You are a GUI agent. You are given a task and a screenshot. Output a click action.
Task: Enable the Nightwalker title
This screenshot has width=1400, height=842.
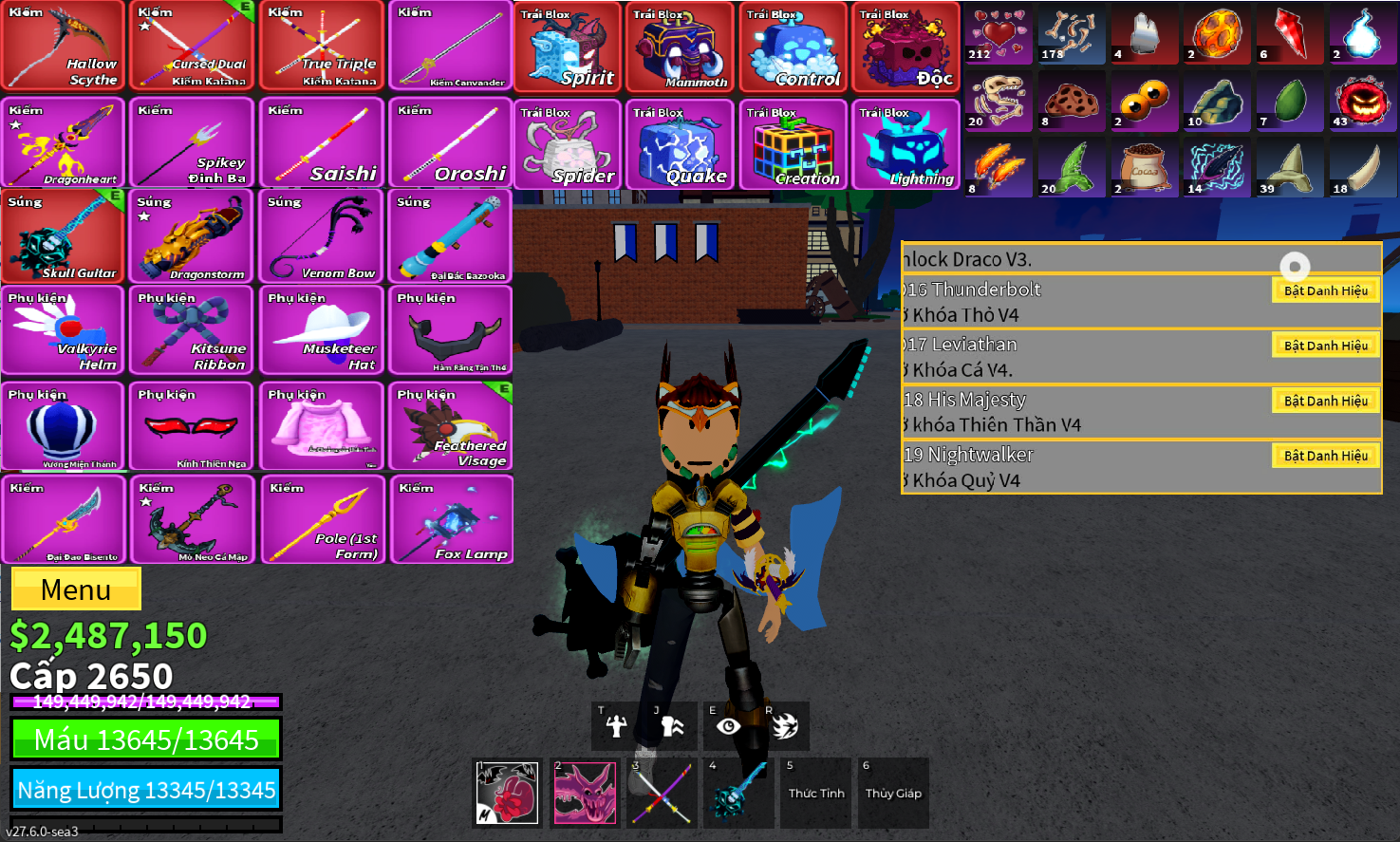[x=1325, y=456]
